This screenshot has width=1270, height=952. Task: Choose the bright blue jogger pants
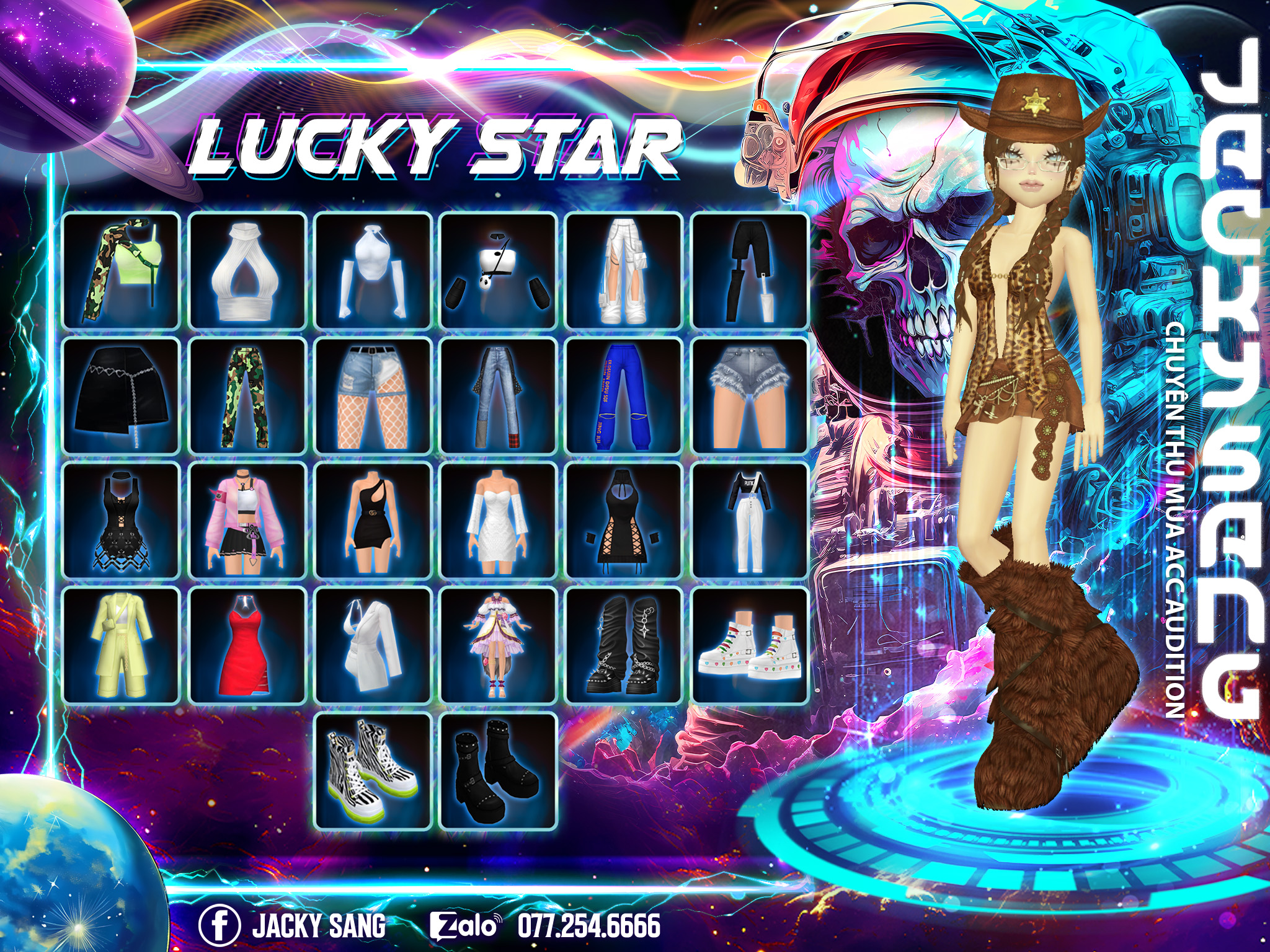(x=624, y=396)
